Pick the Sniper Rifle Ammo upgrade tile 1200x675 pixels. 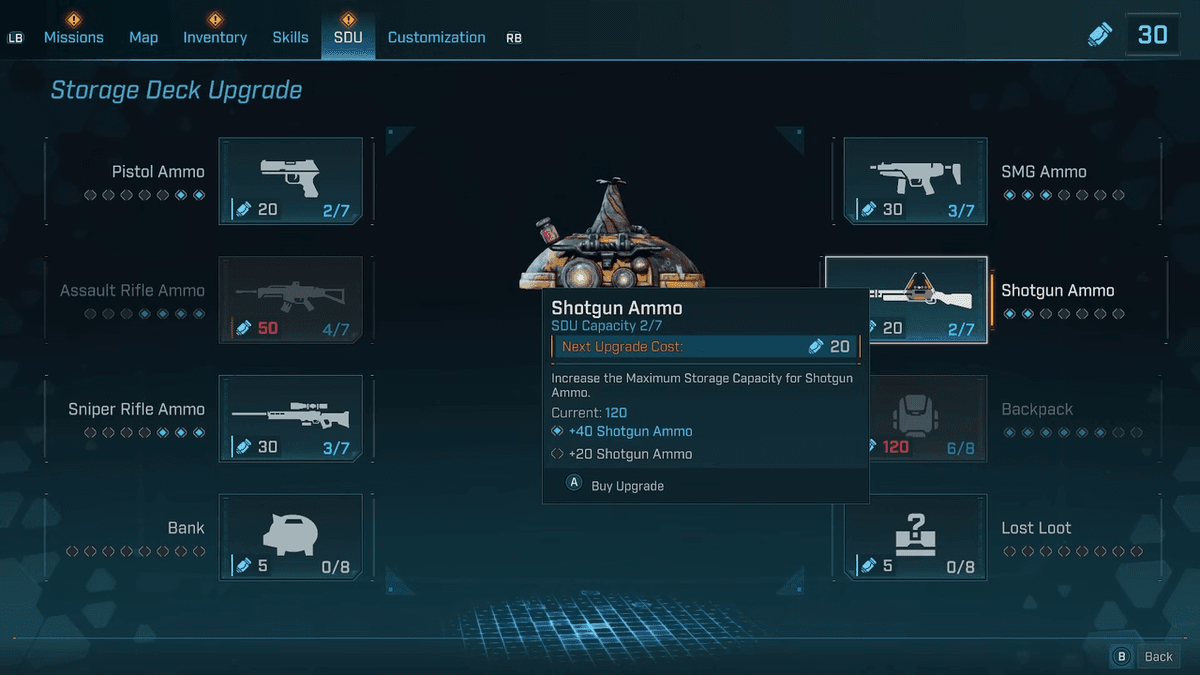(290, 419)
